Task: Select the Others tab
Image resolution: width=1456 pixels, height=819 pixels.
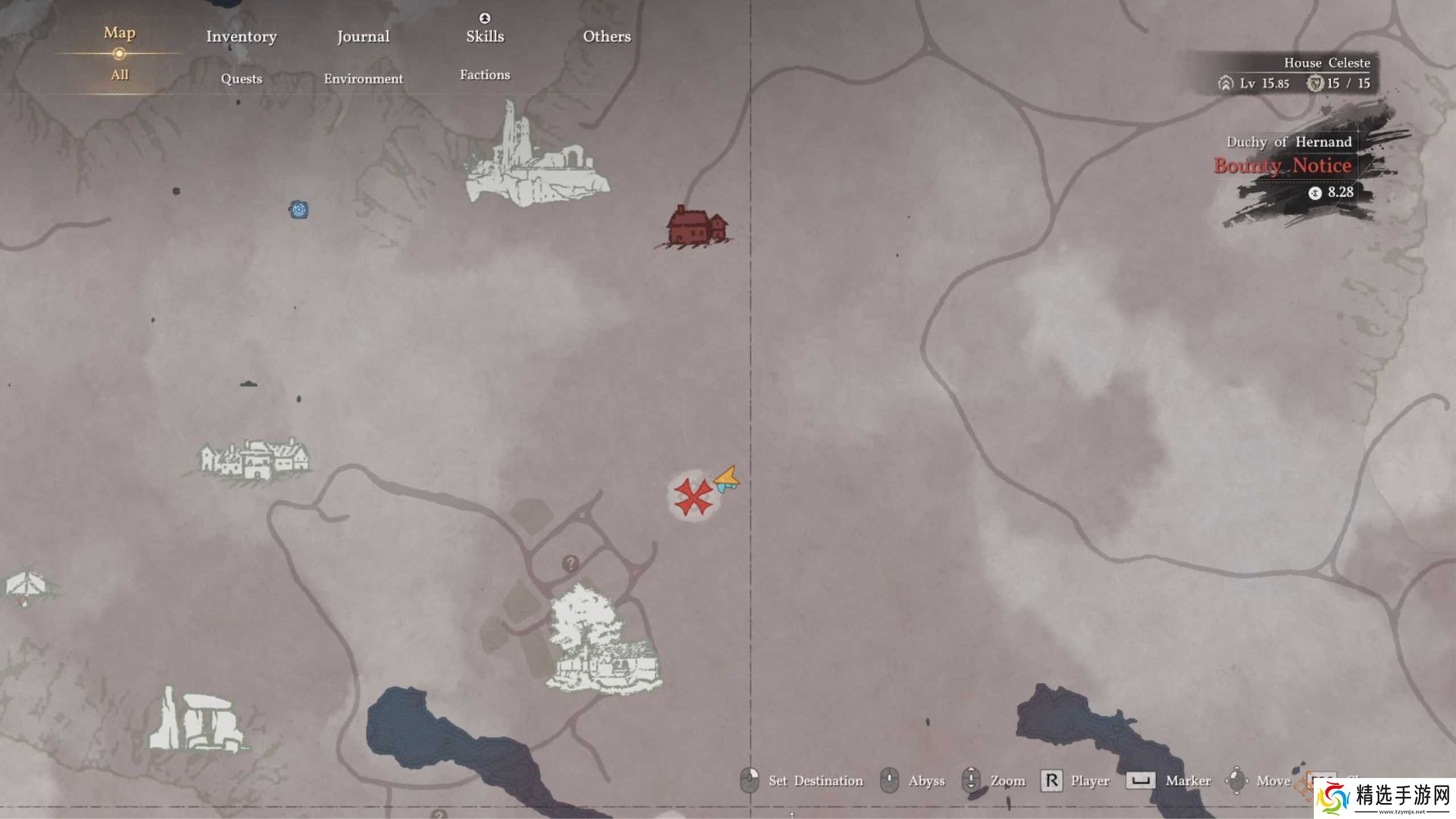Action: point(607,36)
